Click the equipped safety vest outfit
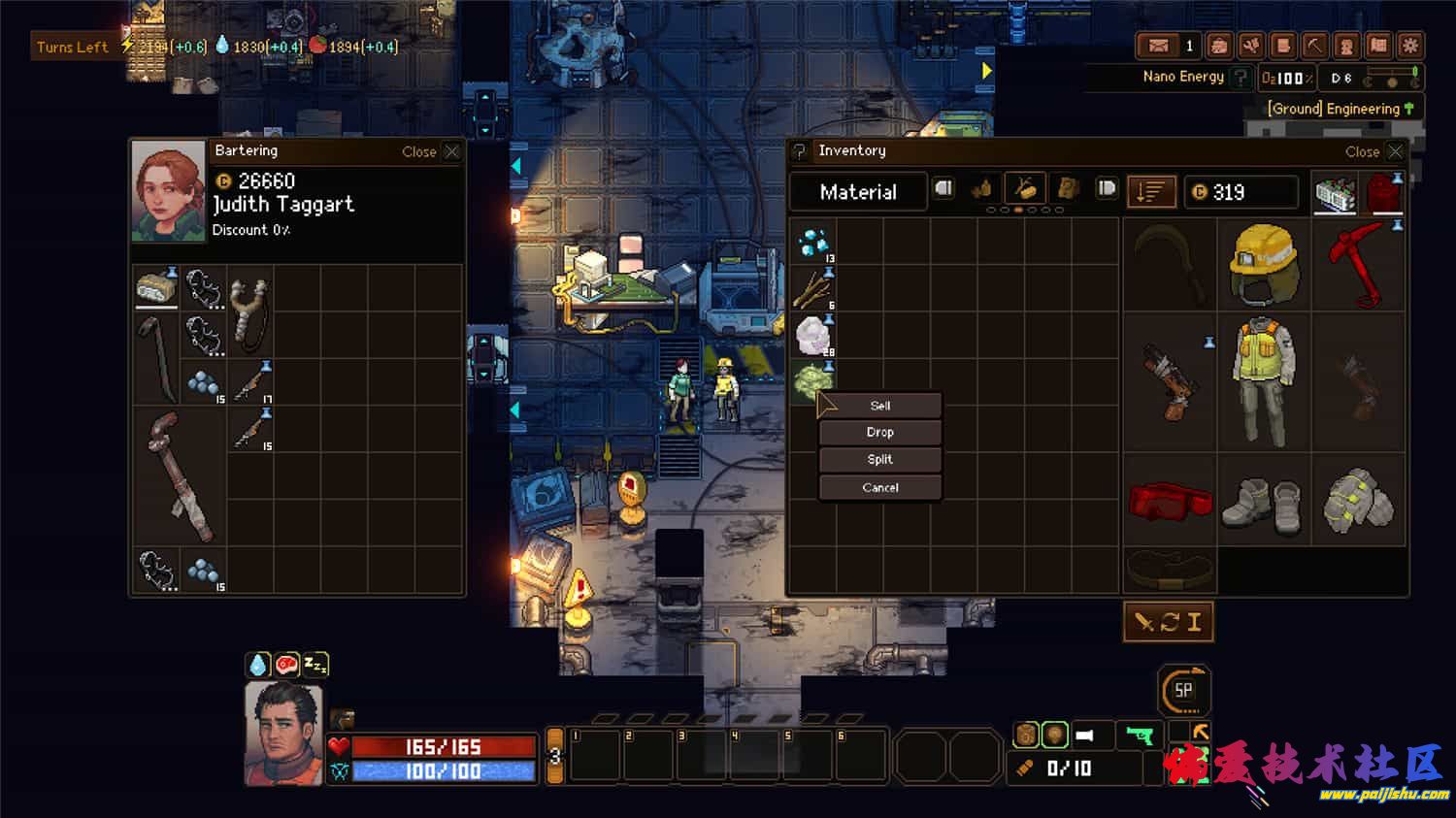Viewport: 1456px width, 818px height. coord(1264,382)
